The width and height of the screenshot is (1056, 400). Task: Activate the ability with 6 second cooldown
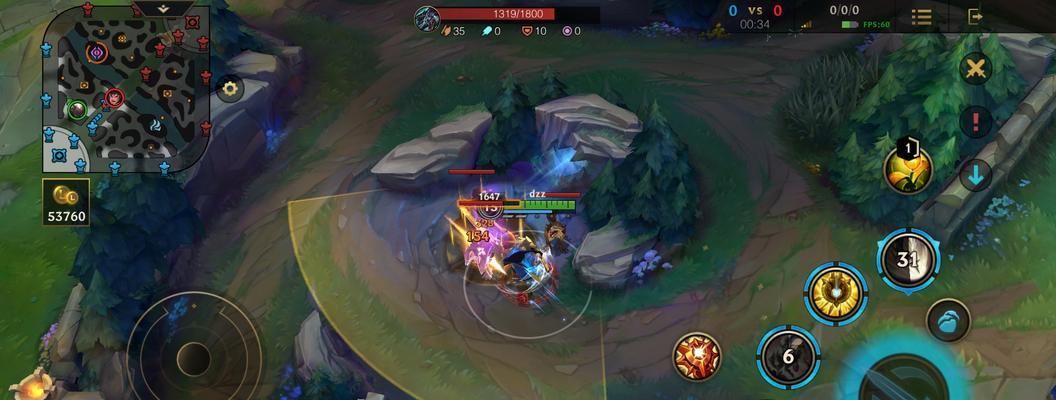click(788, 355)
